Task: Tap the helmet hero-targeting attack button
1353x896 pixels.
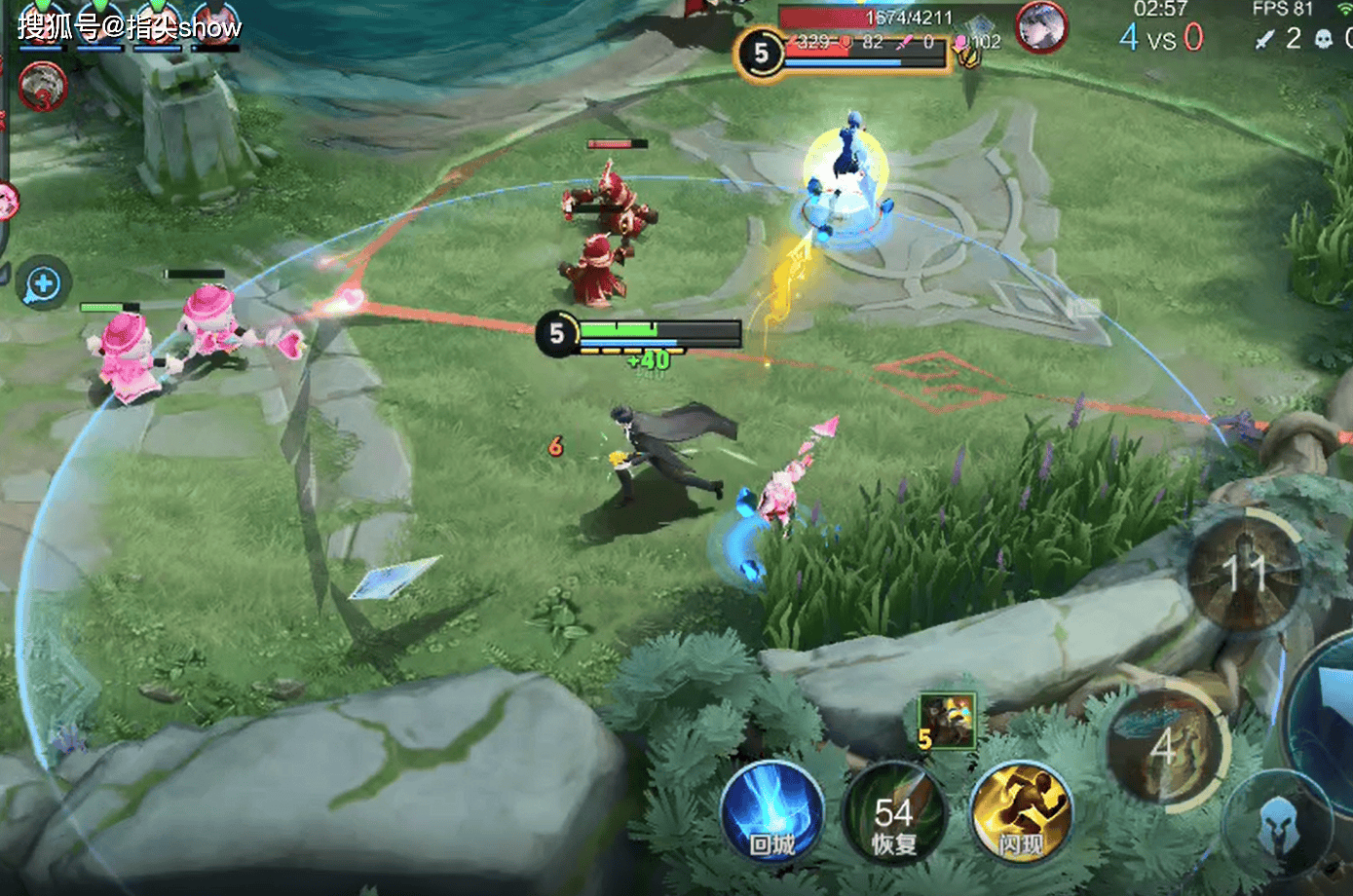Action: coord(1278,826)
